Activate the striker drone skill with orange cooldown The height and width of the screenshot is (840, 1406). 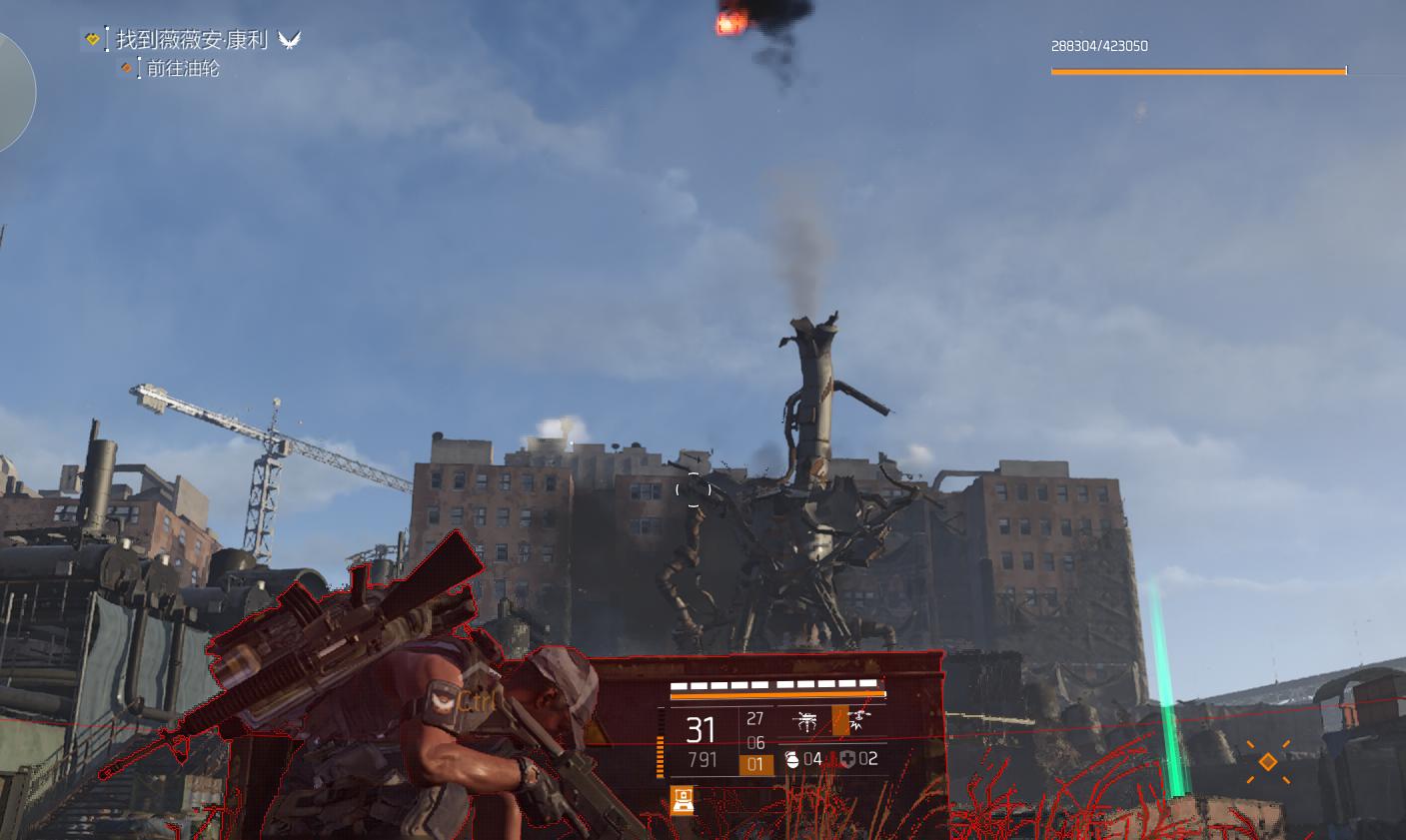pyautogui.click(x=853, y=721)
